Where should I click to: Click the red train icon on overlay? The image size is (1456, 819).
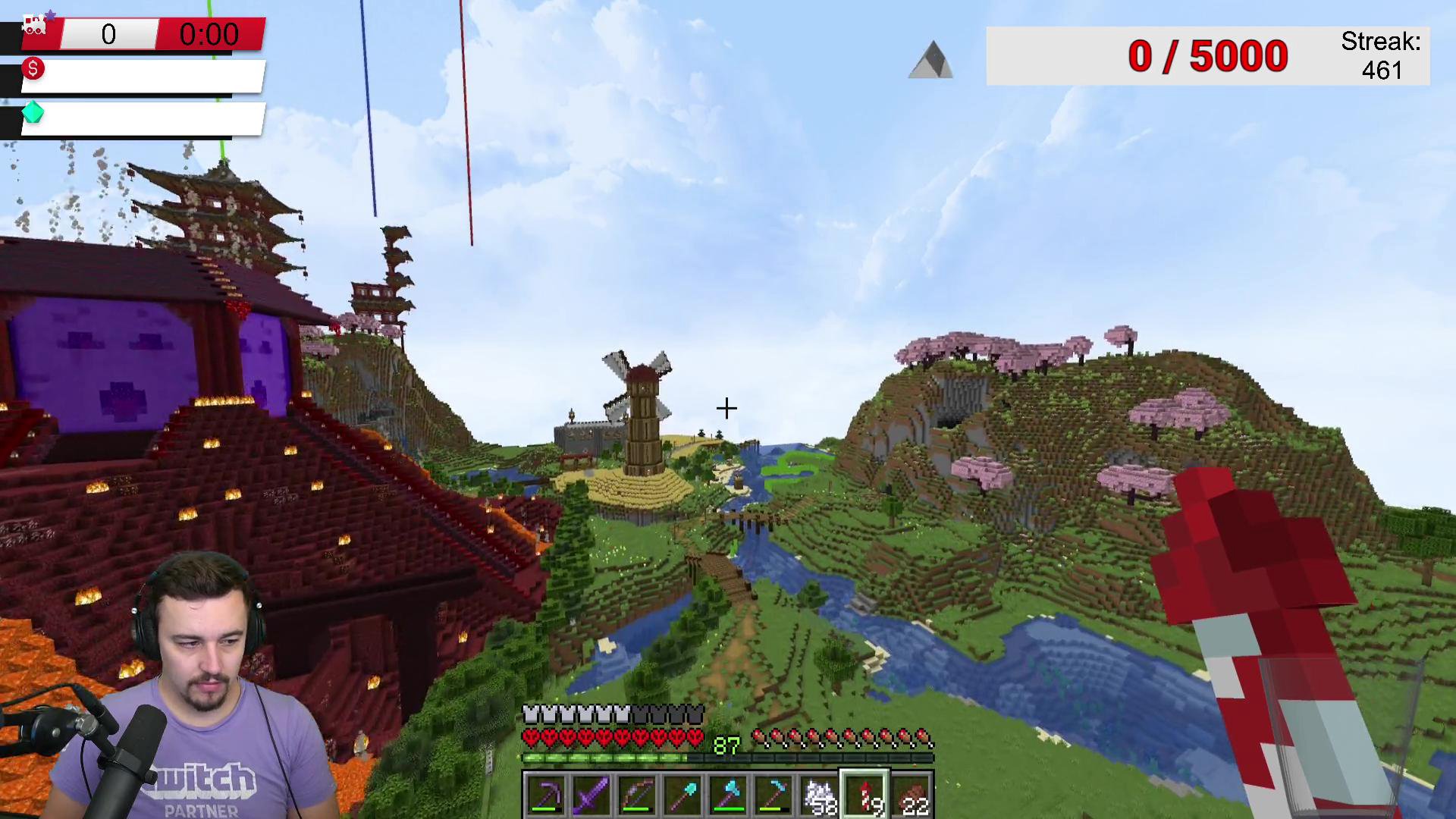coord(34,25)
